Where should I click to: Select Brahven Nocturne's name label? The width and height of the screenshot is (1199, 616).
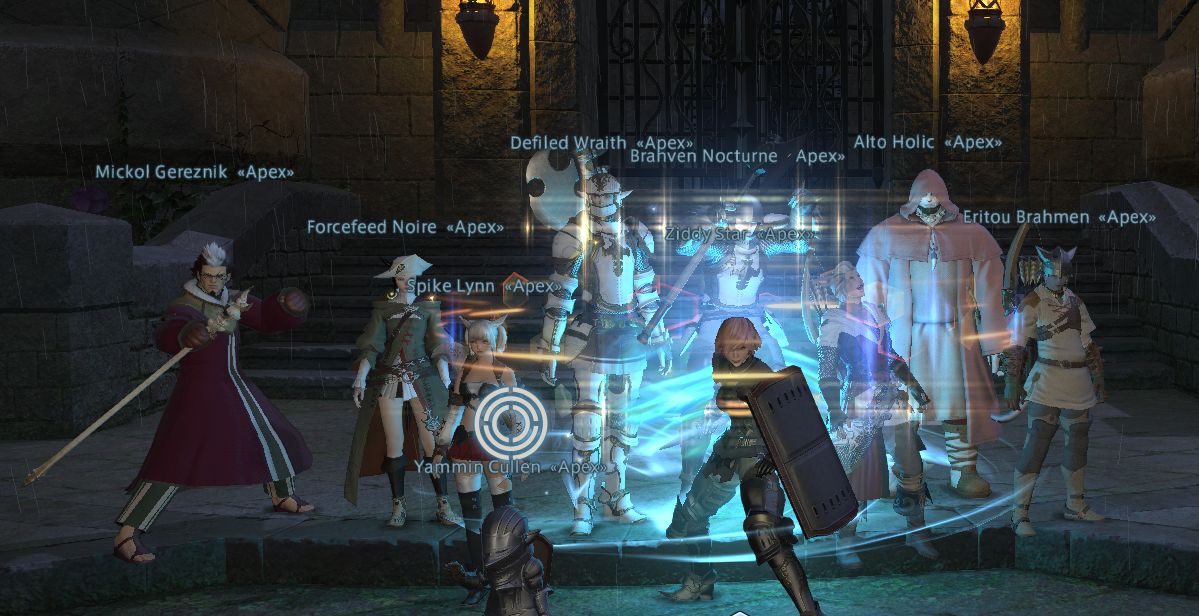(737, 156)
